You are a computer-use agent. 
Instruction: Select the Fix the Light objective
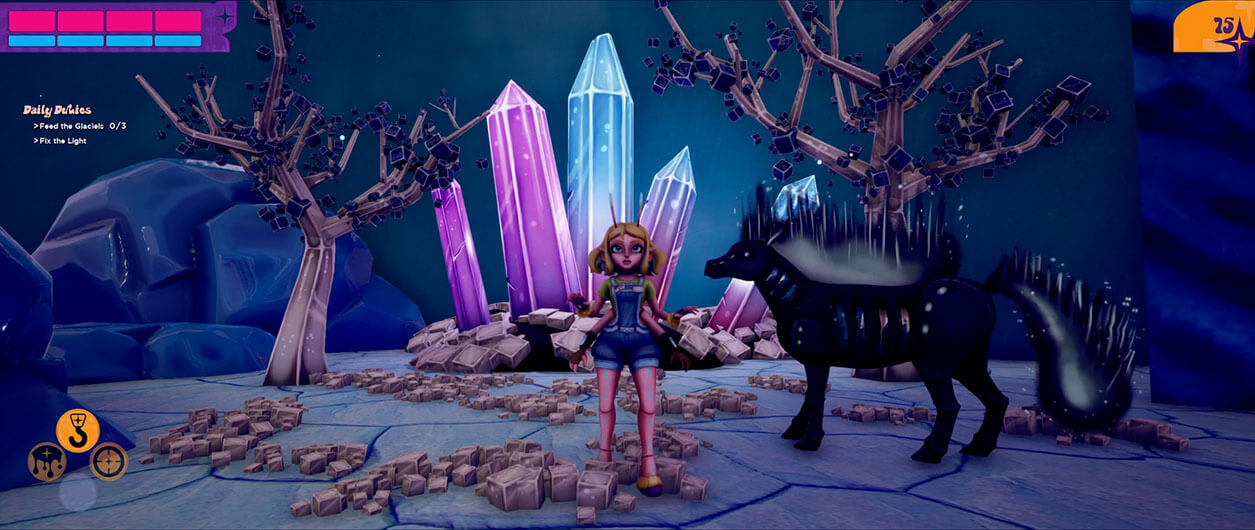62,141
